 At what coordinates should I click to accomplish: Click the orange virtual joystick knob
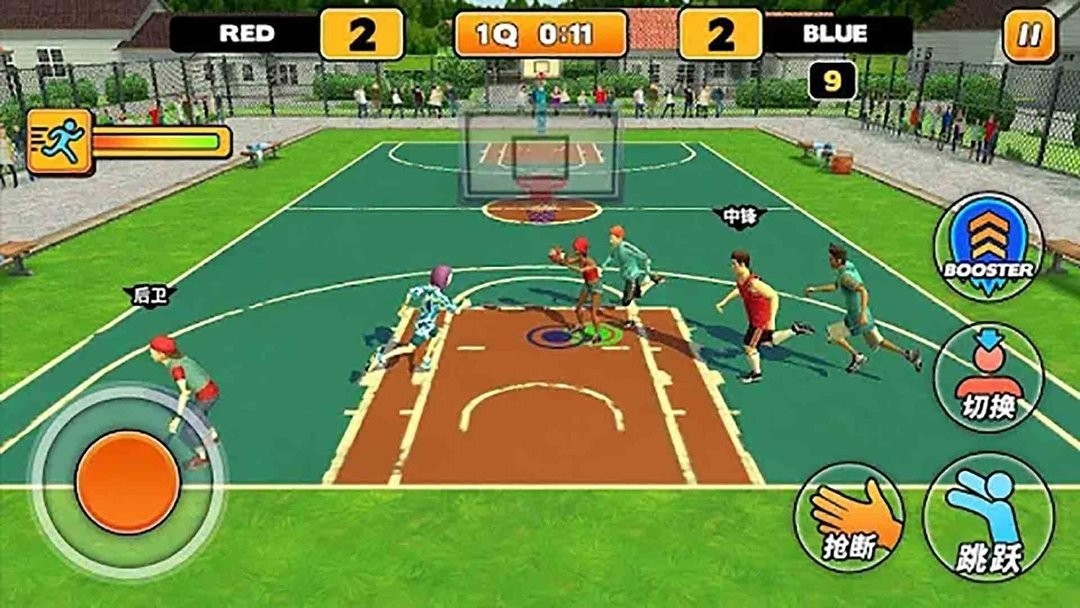click(128, 482)
